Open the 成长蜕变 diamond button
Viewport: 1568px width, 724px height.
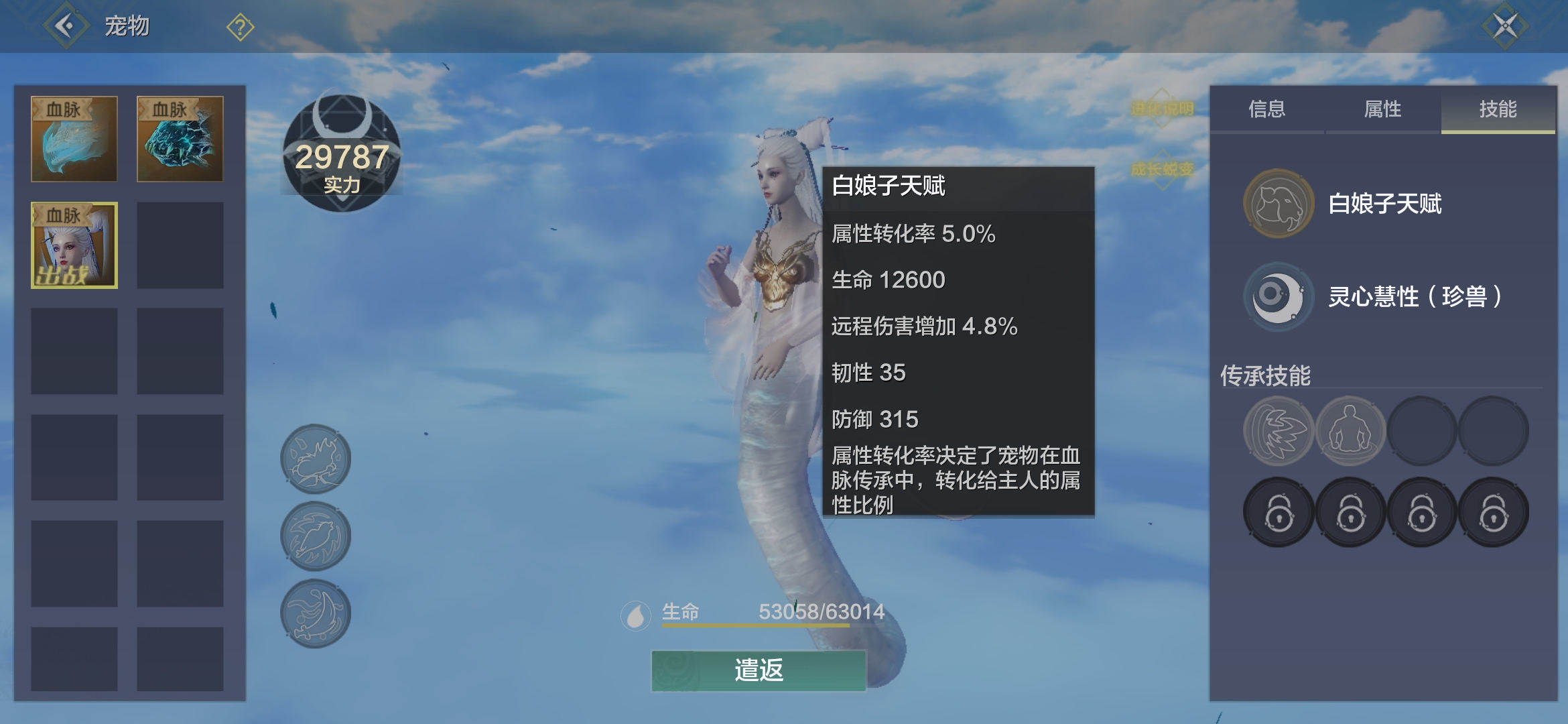(1162, 169)
